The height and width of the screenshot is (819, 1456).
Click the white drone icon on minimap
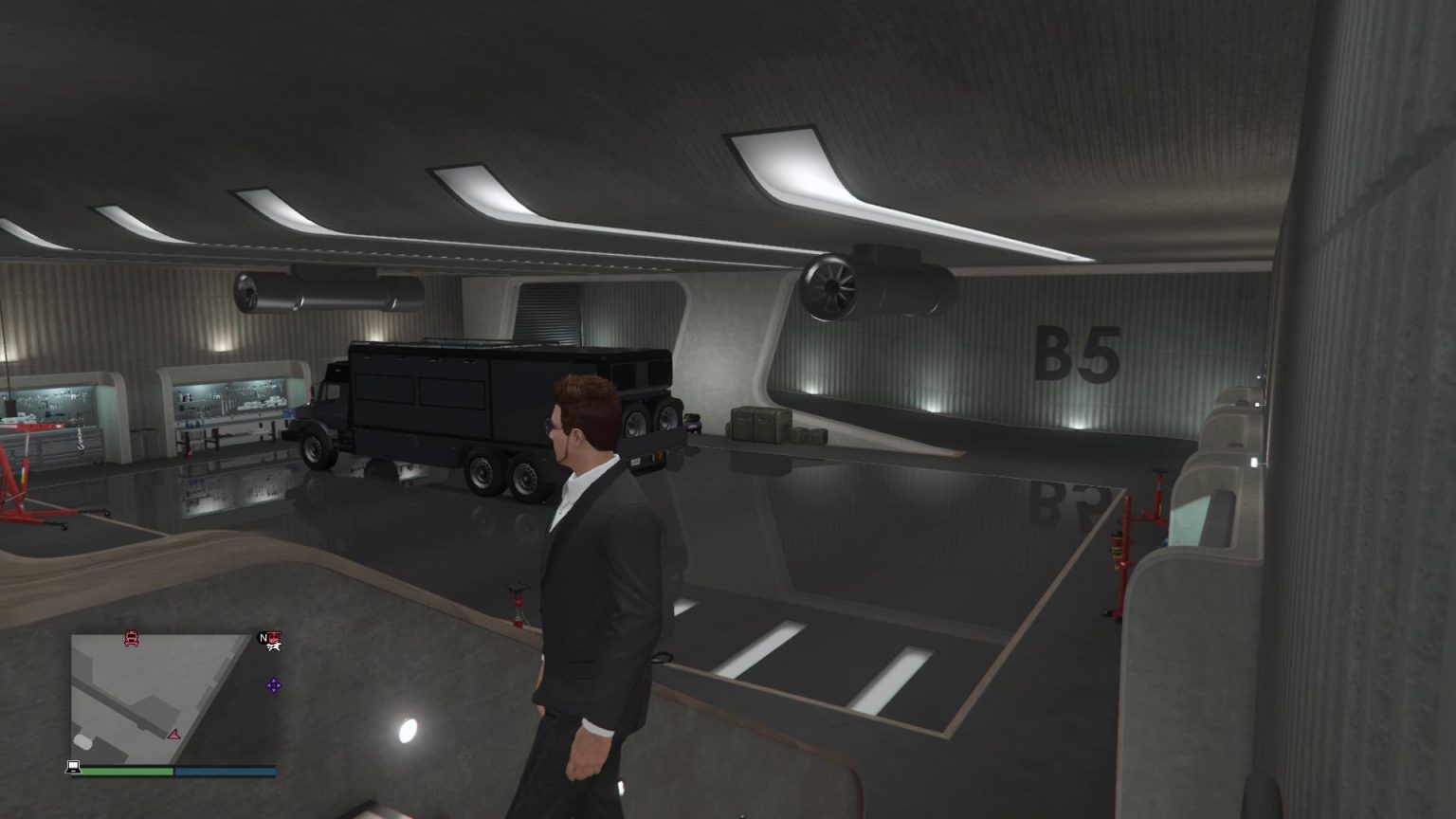tap(275, 647)
